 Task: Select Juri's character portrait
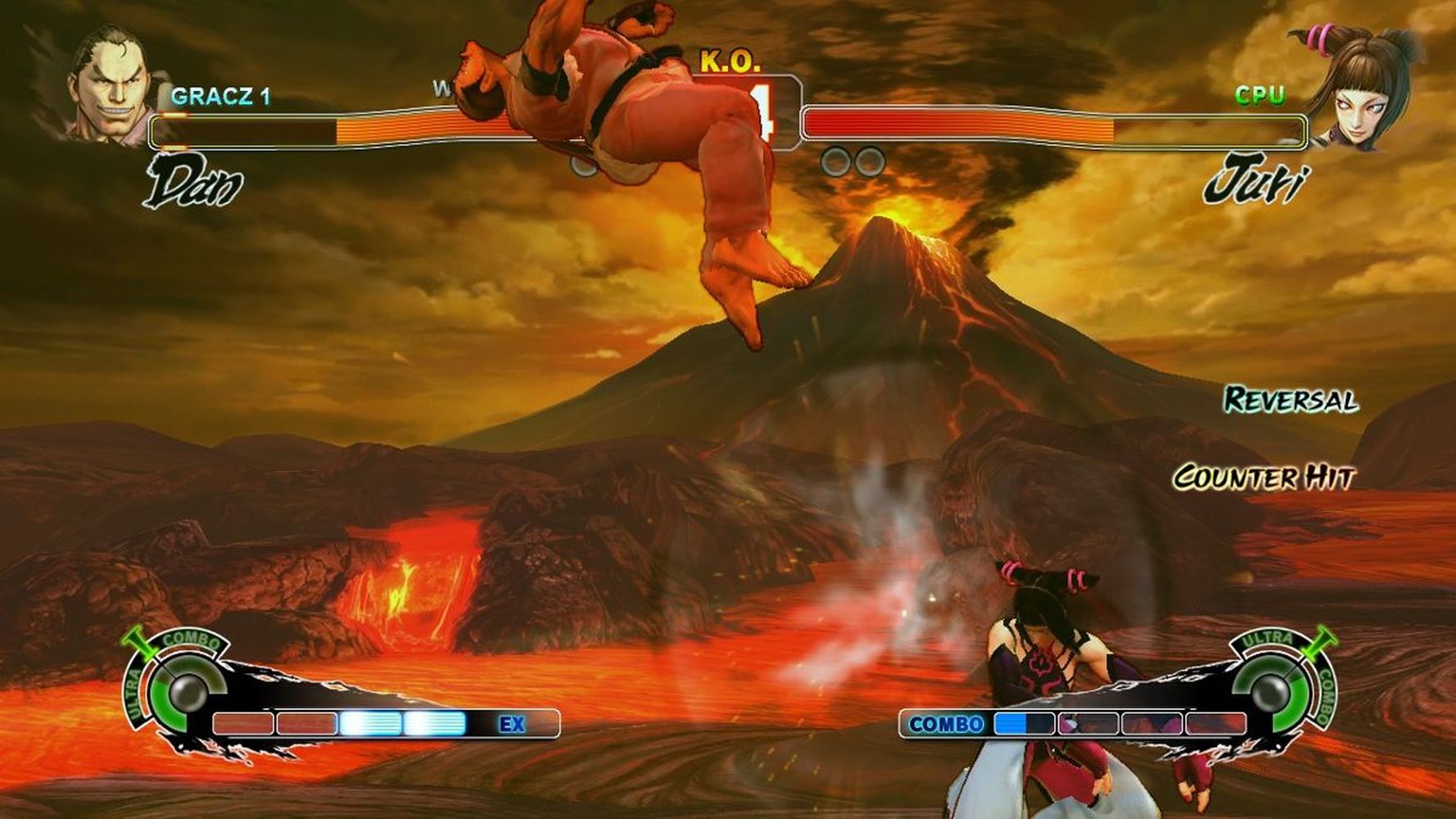click(1356, 88)
